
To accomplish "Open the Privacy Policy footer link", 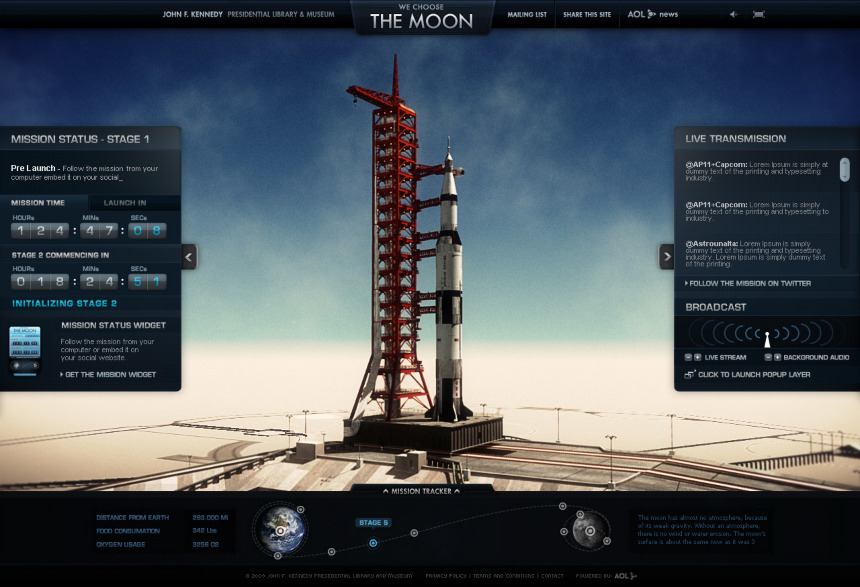I will [x=444, y=576].
